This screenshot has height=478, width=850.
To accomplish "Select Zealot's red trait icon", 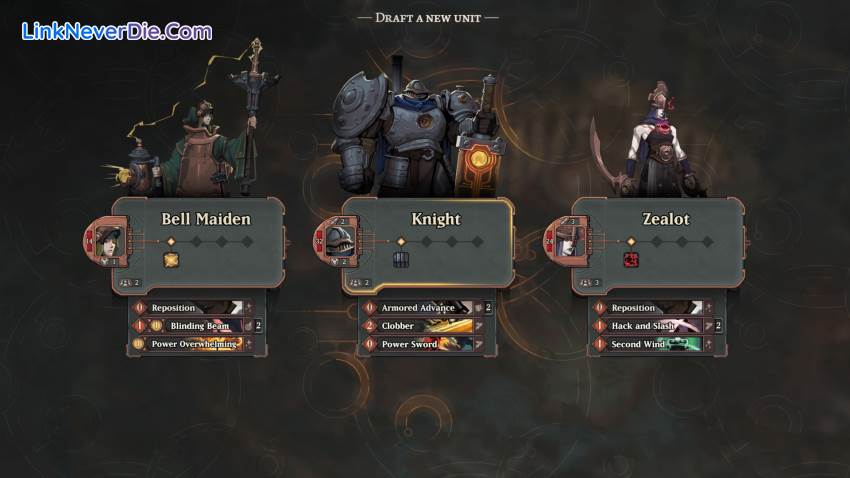I will tap(631, 260).
